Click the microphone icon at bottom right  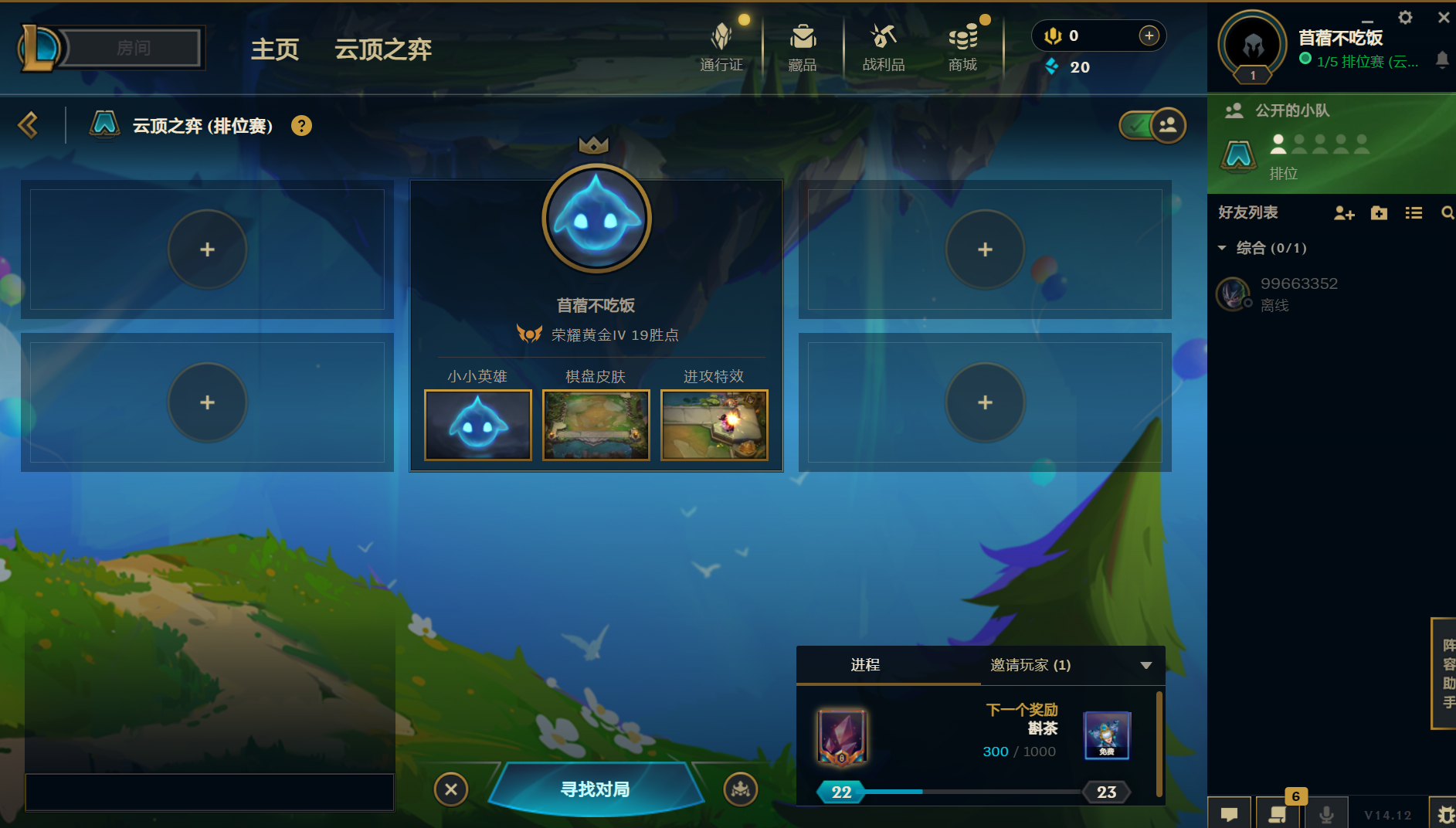click(1328, 813)
